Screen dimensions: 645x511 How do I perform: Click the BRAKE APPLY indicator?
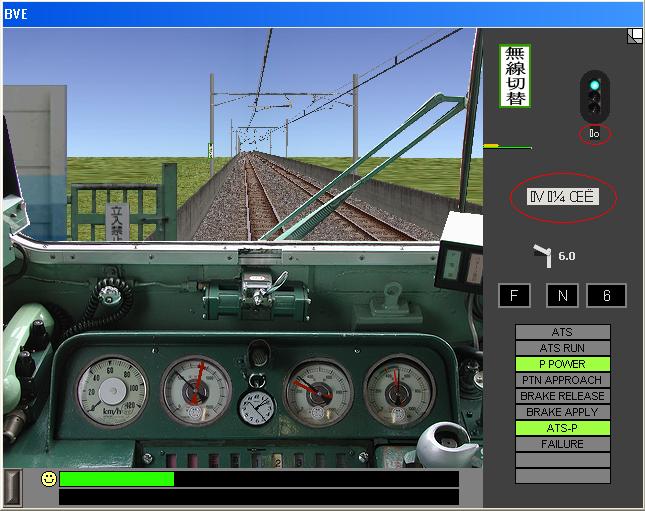(x=562, y=412)
